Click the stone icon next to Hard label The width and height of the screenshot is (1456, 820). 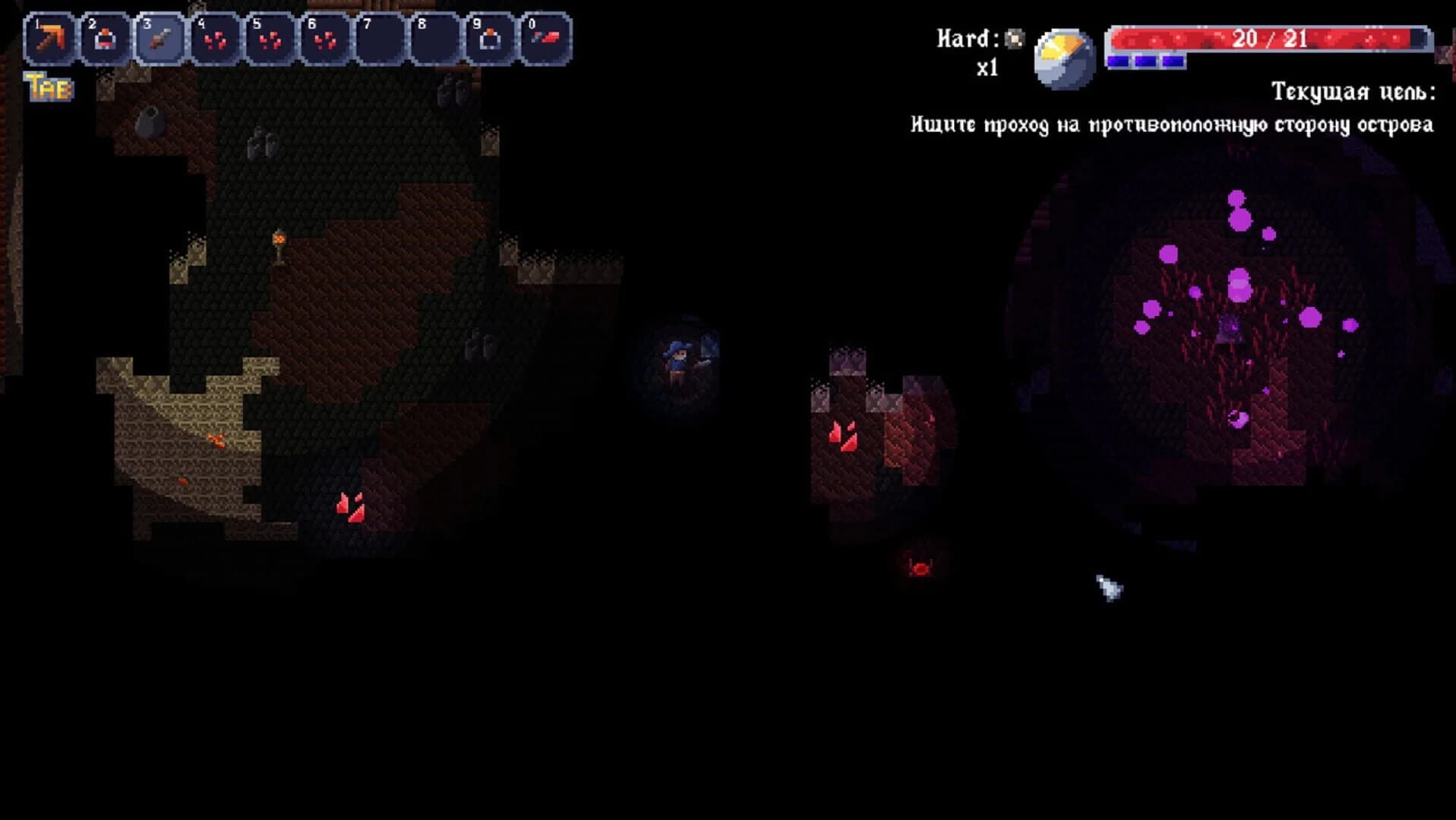(1015, 34)
